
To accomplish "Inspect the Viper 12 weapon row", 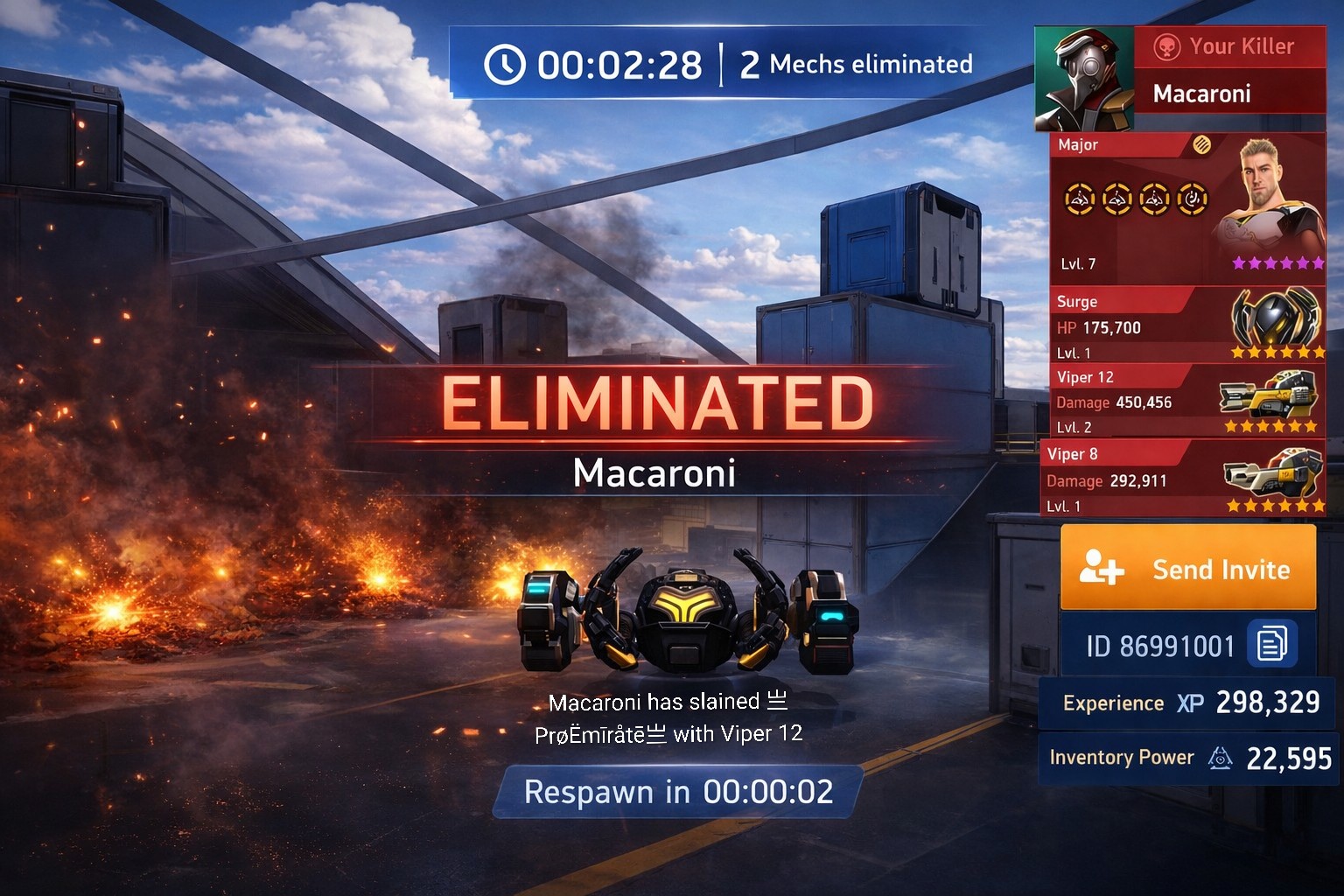I will pos(1186,402).
